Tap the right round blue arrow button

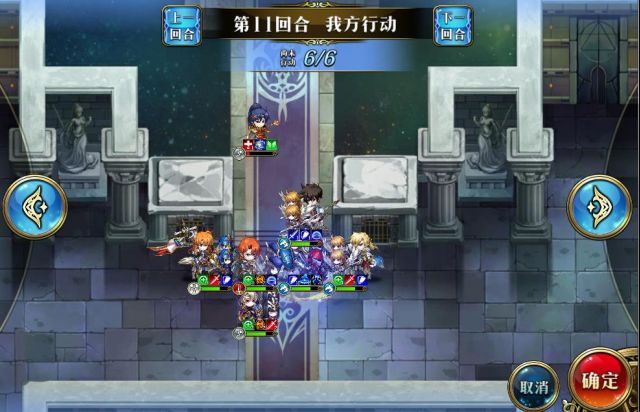tap(599, 206)
